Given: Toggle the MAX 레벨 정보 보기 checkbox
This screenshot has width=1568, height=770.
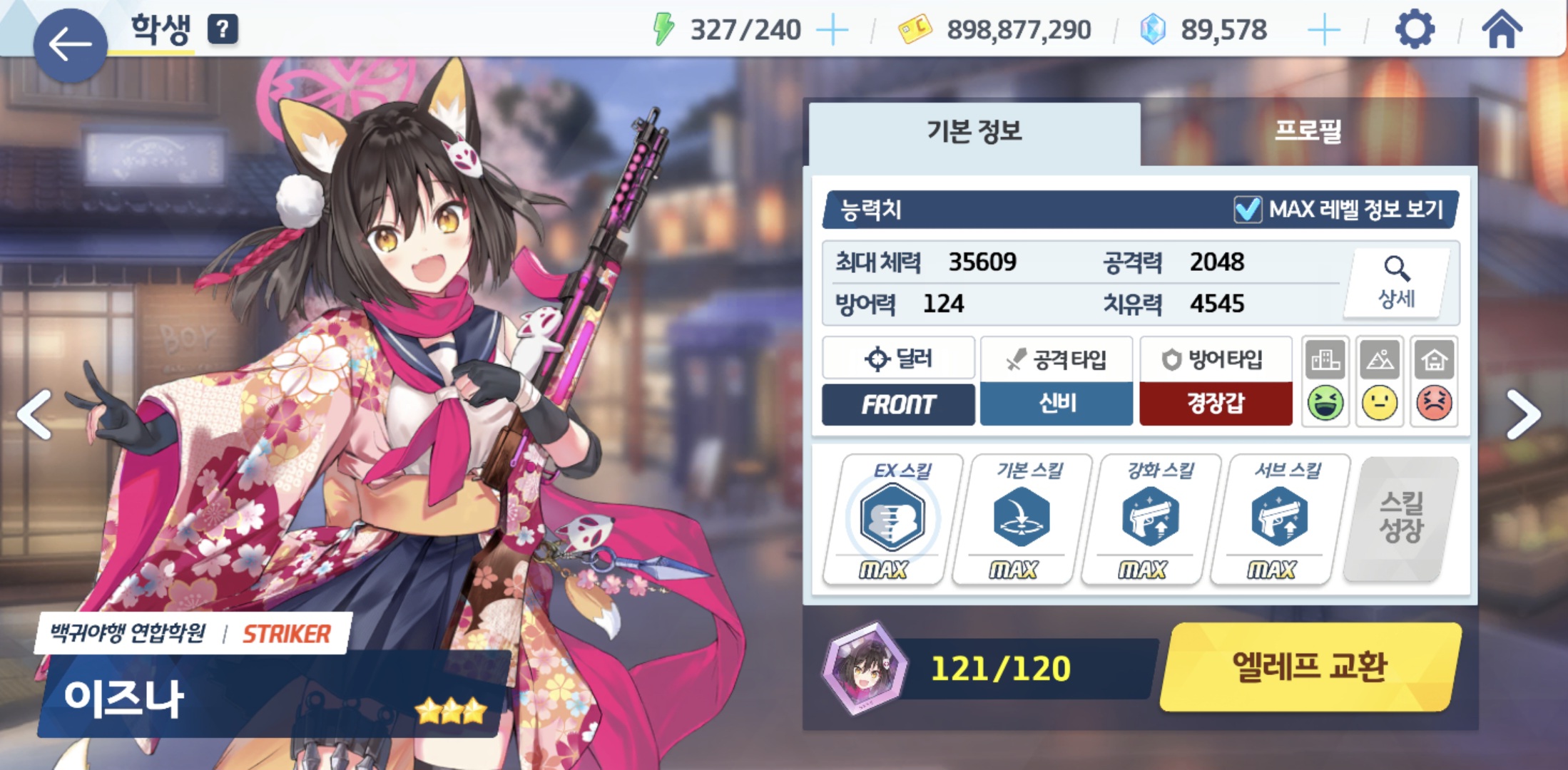Looking at the screenshot, I should pos(1248,210).
